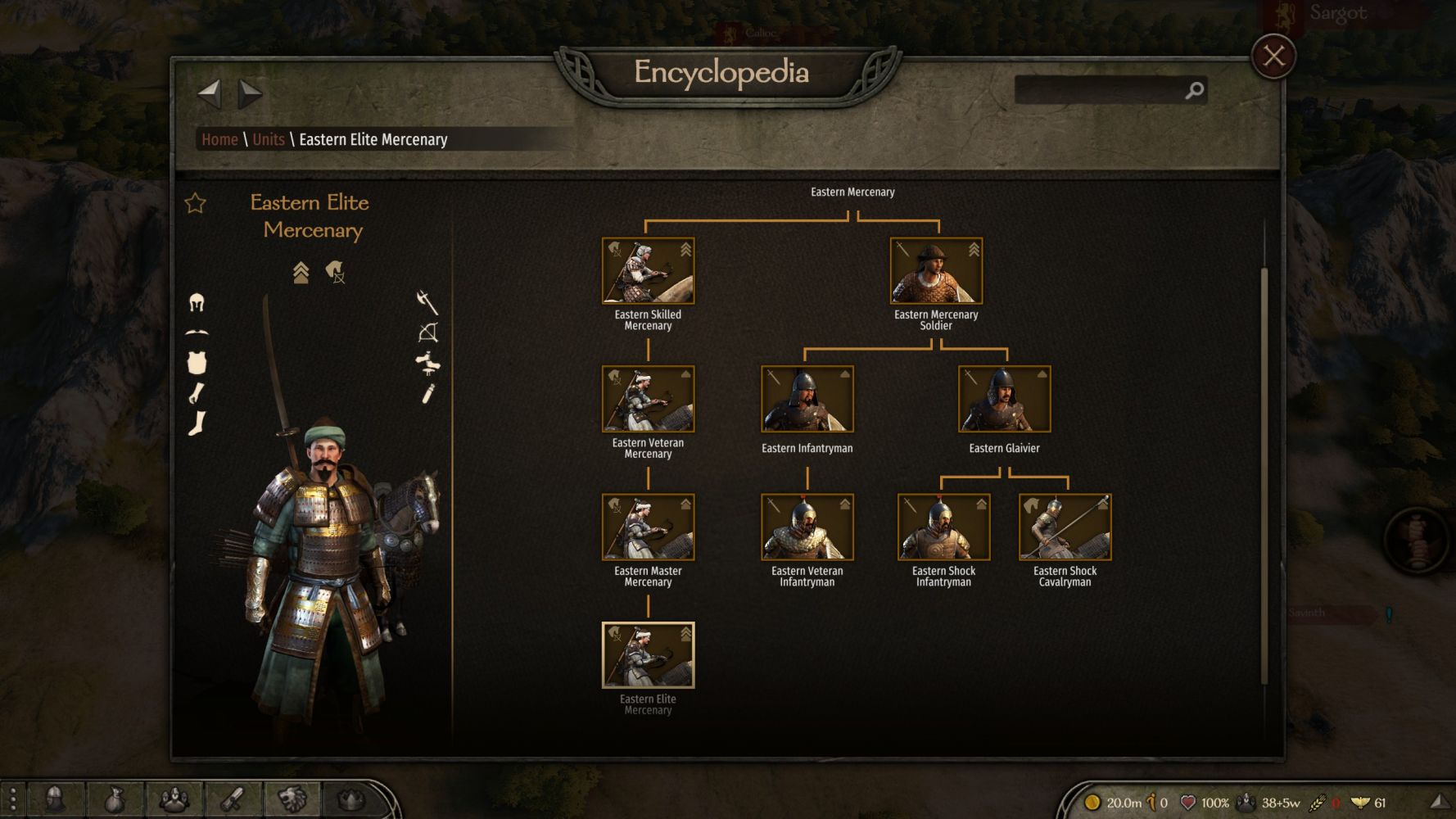Viewport: 1456px width, 819px height.
Task: Select Eastern Mercenary Soldier portrait
Action: [x=936, y=271]
